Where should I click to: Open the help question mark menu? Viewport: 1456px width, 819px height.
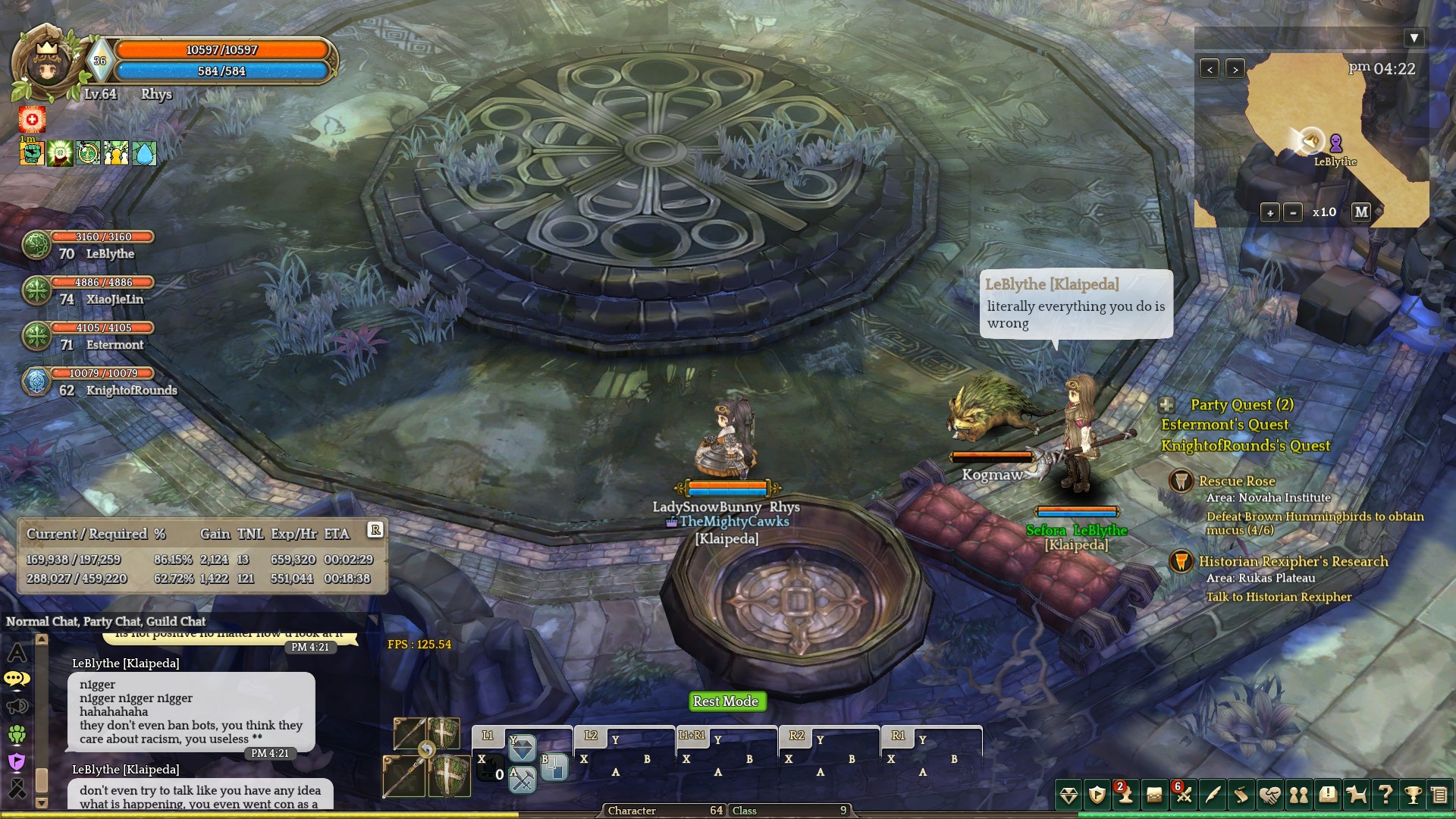pos(1385,795)
